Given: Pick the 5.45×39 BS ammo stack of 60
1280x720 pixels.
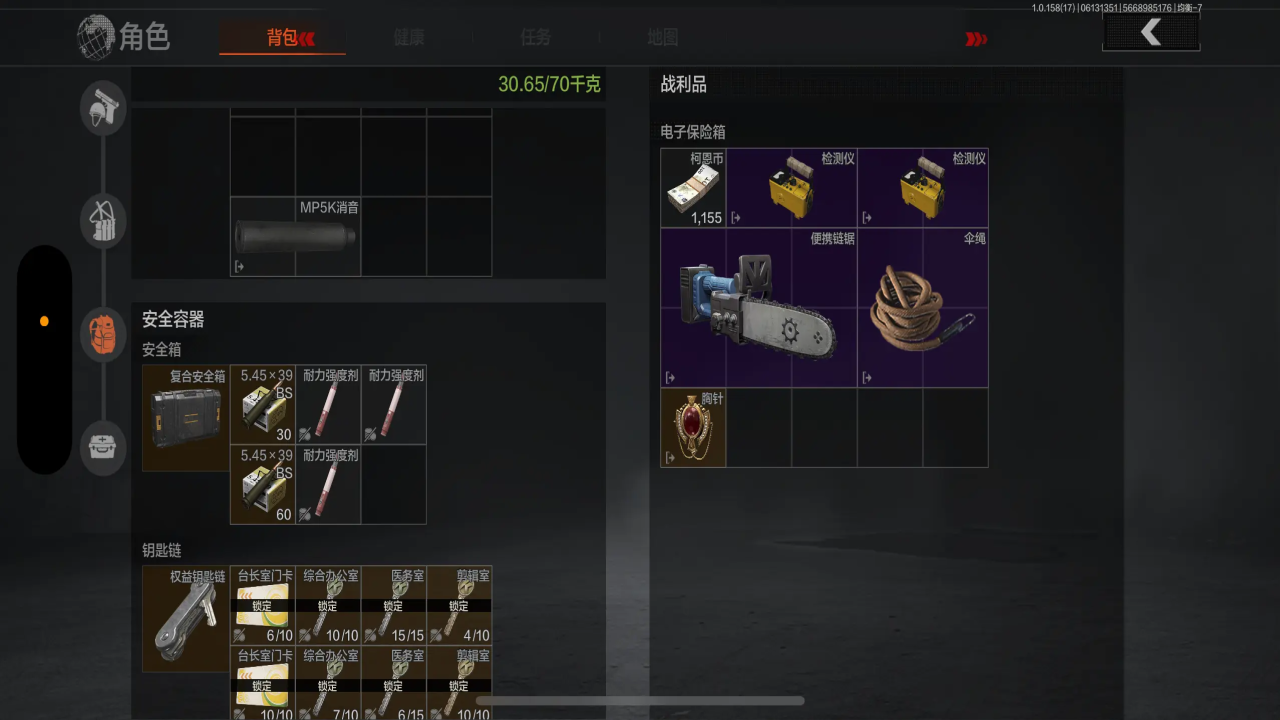Looking at the screenshot, I should [x=263, y=484].
